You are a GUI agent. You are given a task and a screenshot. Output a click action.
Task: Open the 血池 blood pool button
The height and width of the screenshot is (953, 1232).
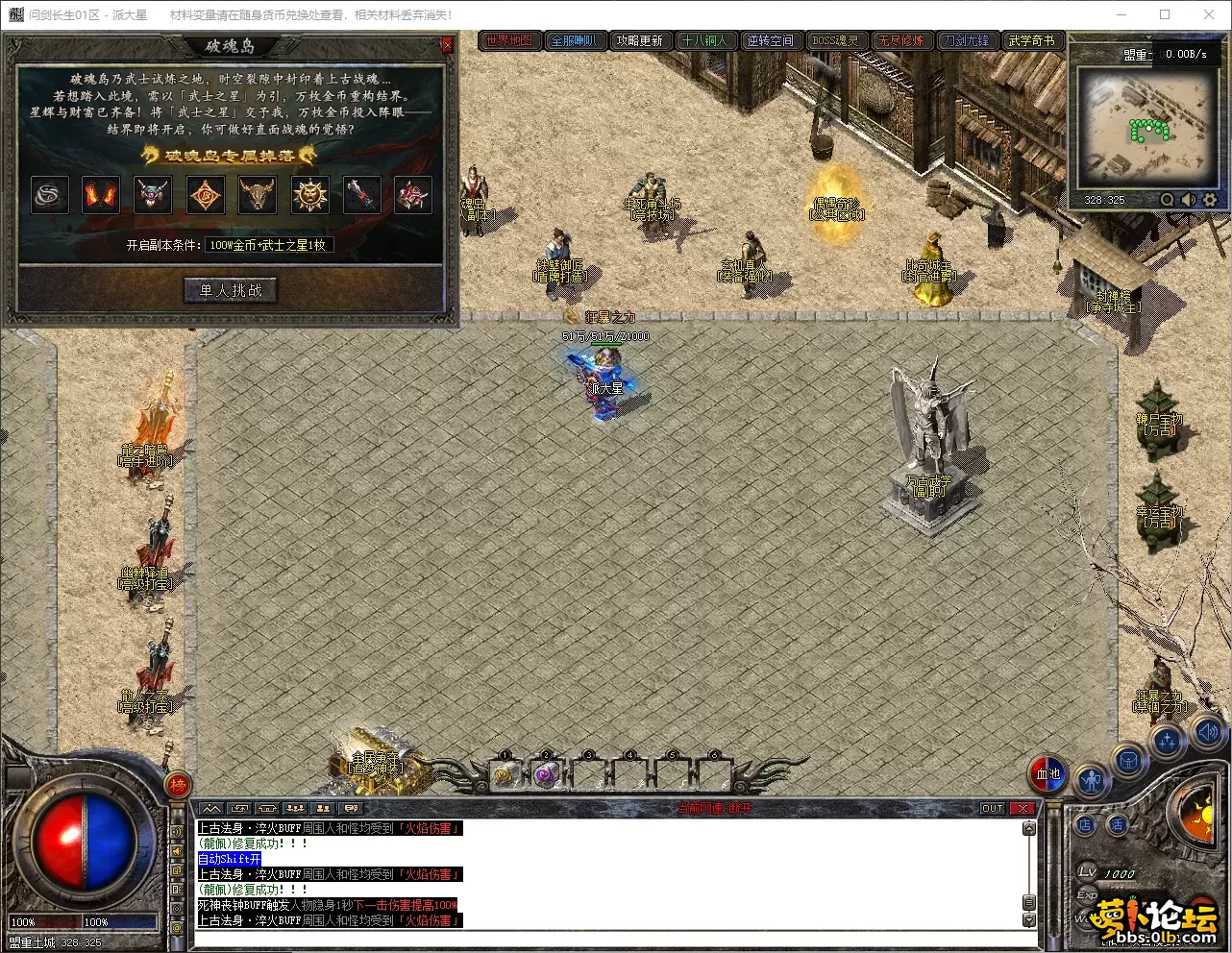(x=1048, y=773)
